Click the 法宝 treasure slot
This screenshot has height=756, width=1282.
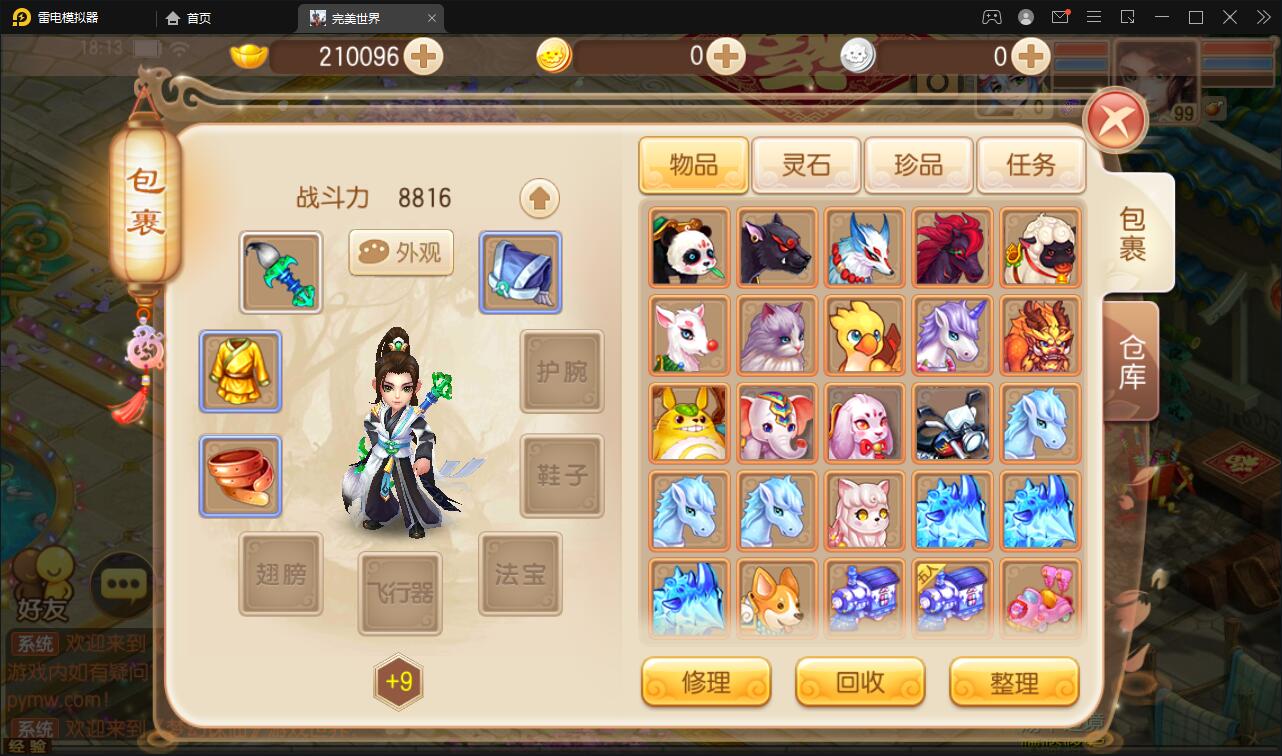click(x=520, y=574)
